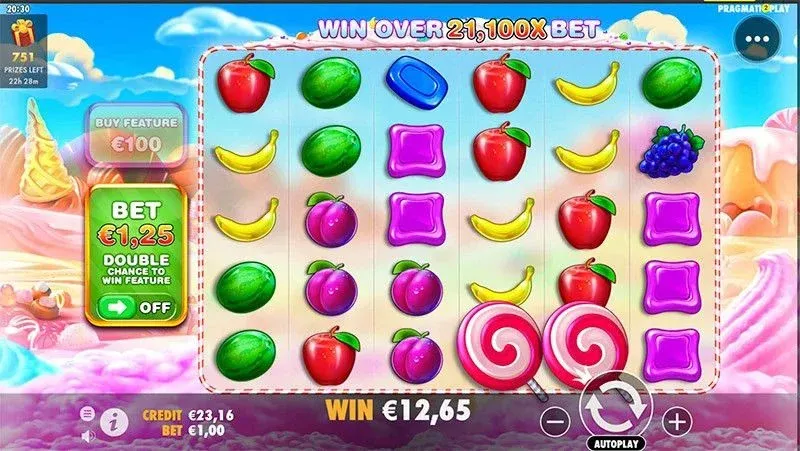Viewport: 800px width, 451px height.
Task: Spin the reels with the circular arrows button
Action: 615,404
